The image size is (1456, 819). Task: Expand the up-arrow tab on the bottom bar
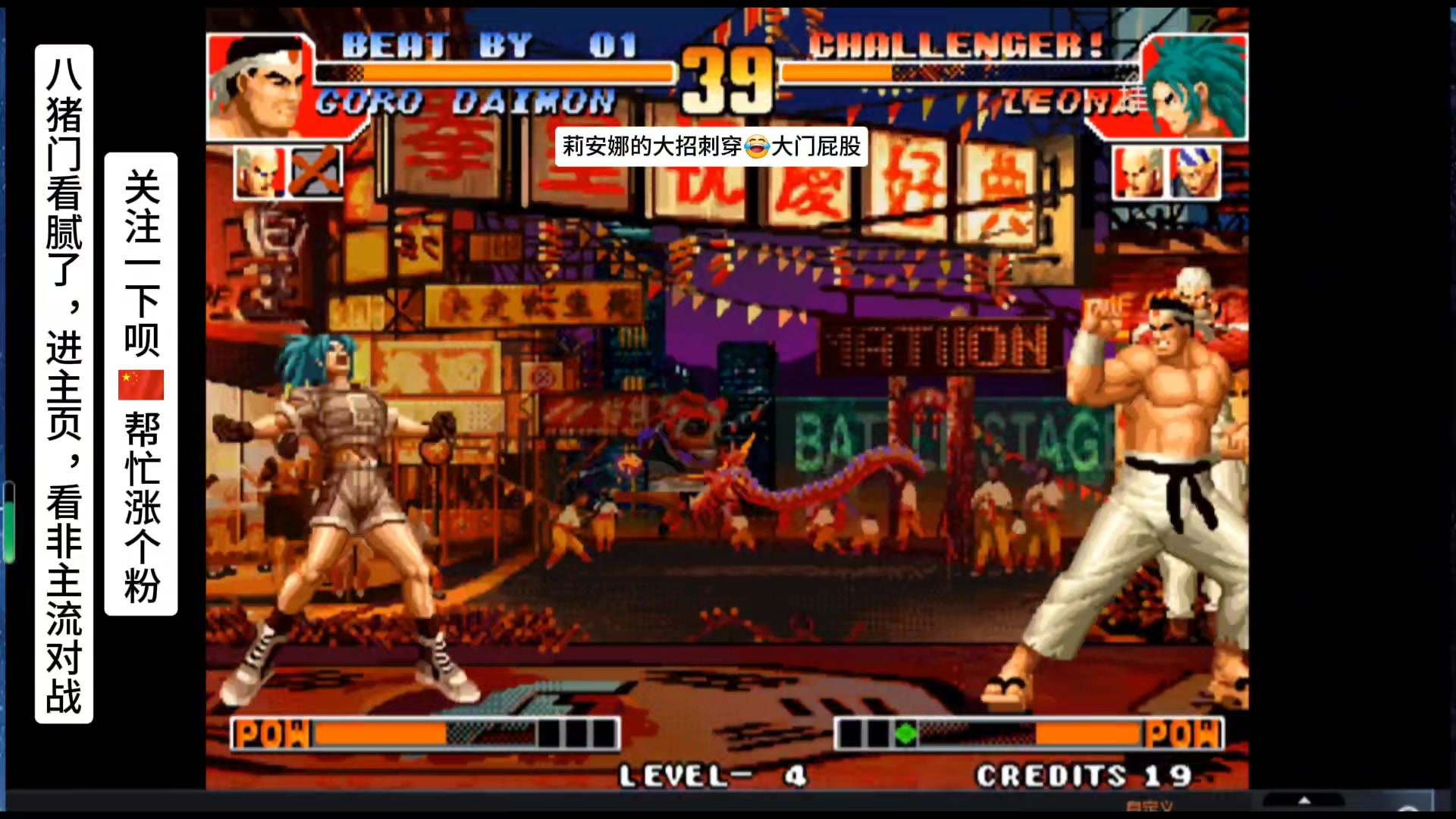(x=1304, y=801)
